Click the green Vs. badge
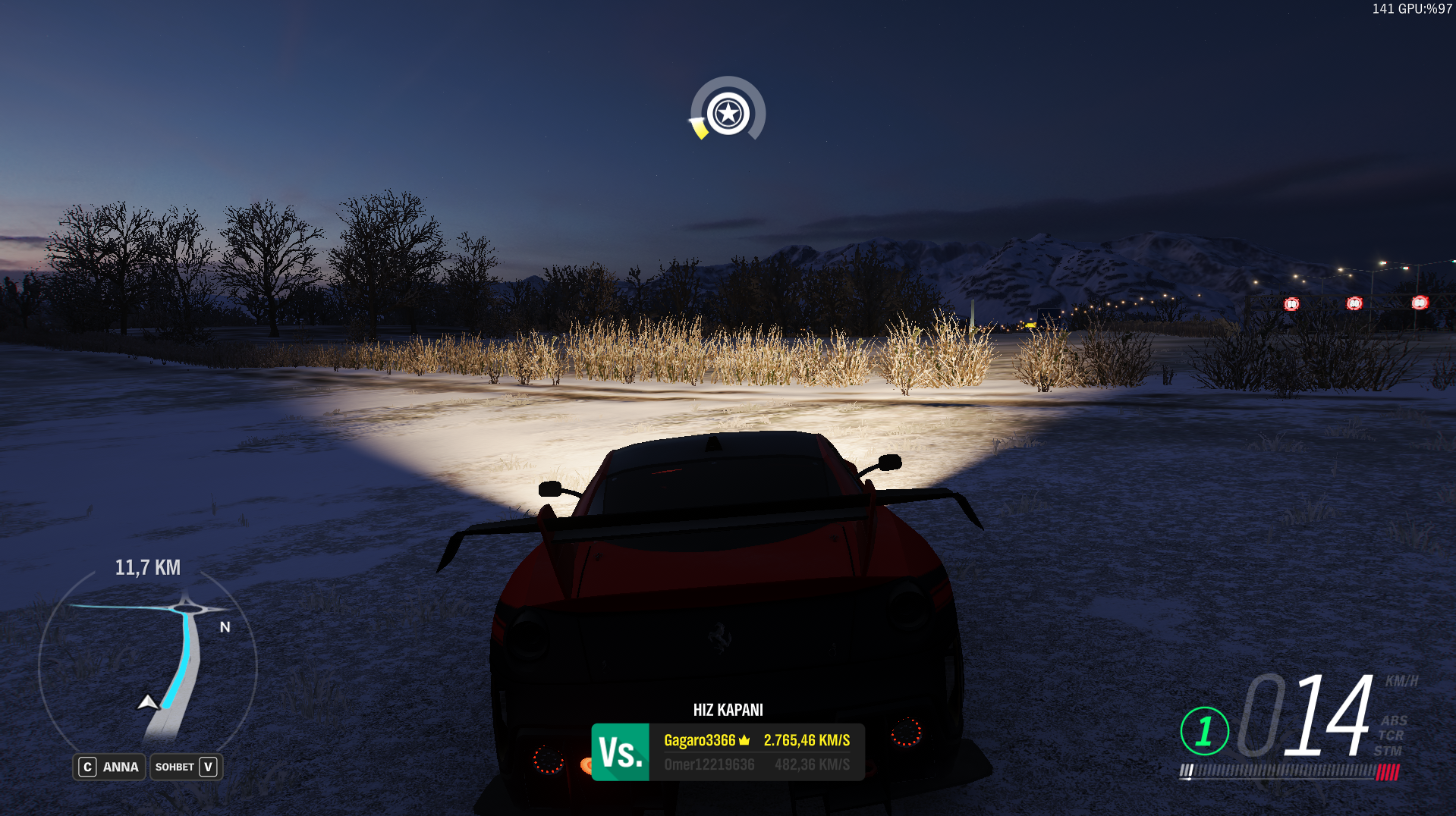 (621, 752)
